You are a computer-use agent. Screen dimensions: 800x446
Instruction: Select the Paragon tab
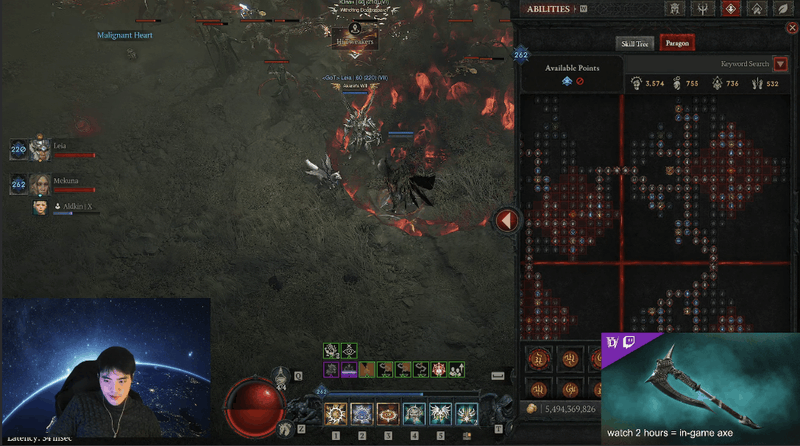pos(677,43)
